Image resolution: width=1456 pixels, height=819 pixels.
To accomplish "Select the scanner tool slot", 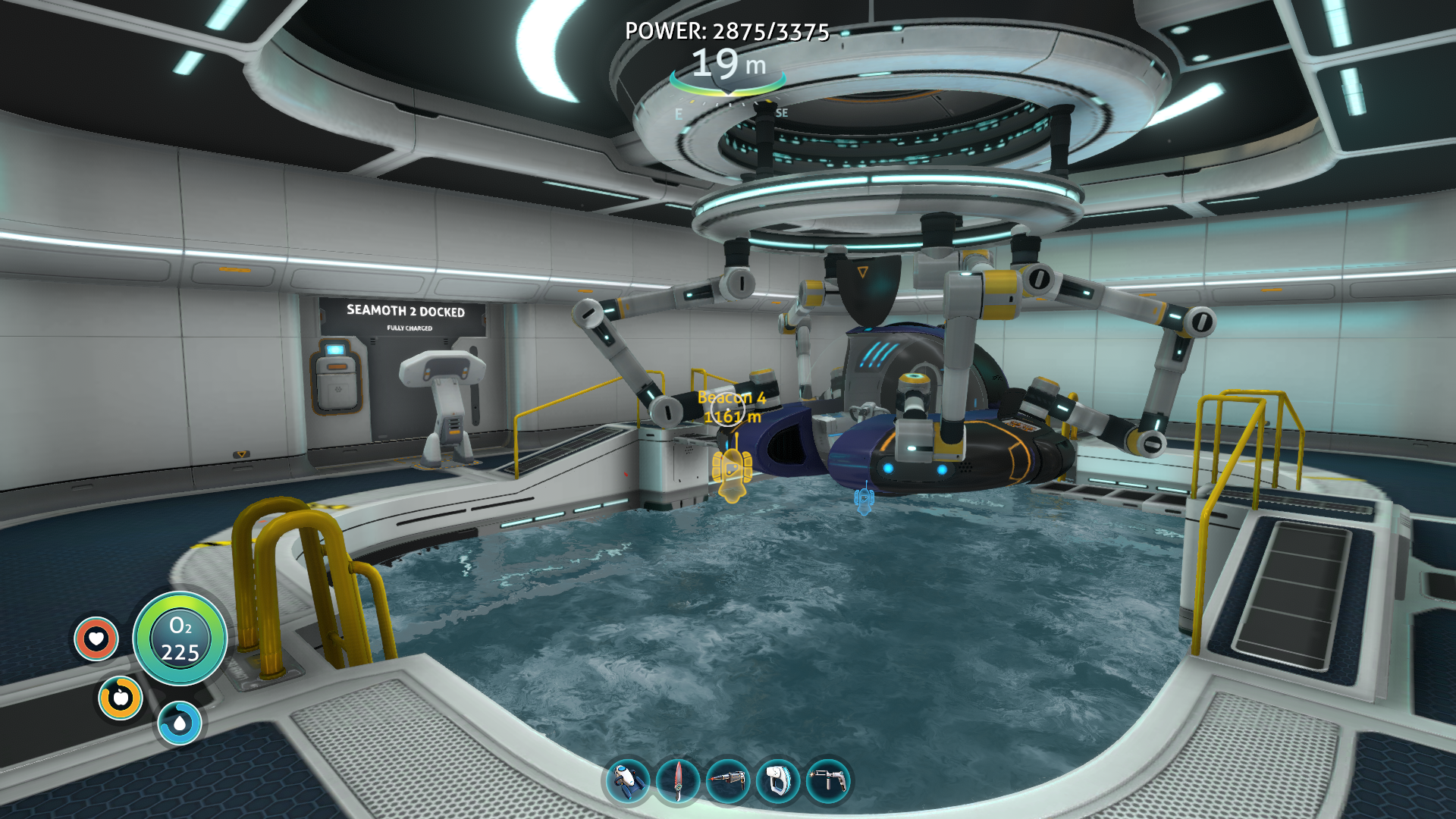I will click(x=778, y=780).
